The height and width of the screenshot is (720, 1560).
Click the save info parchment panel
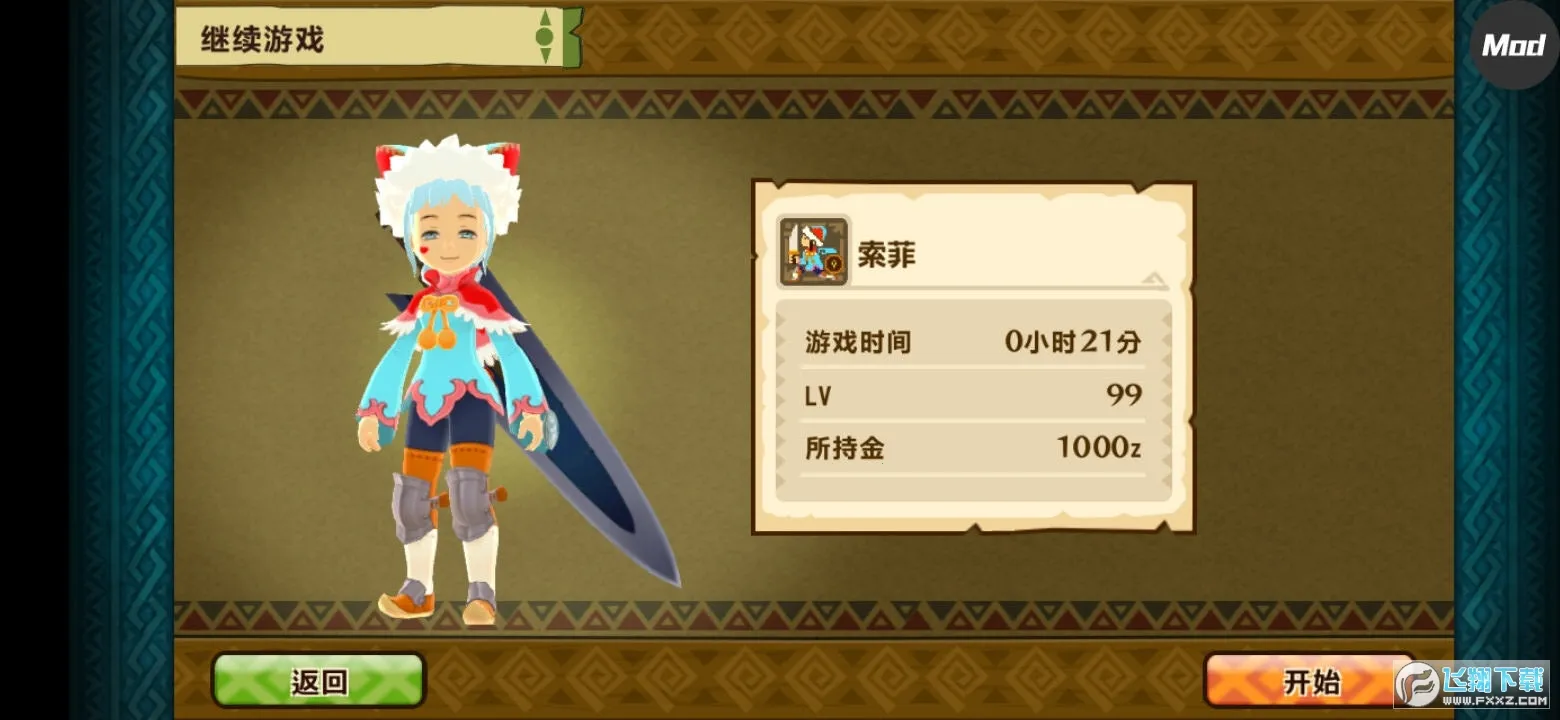[970, 355]
